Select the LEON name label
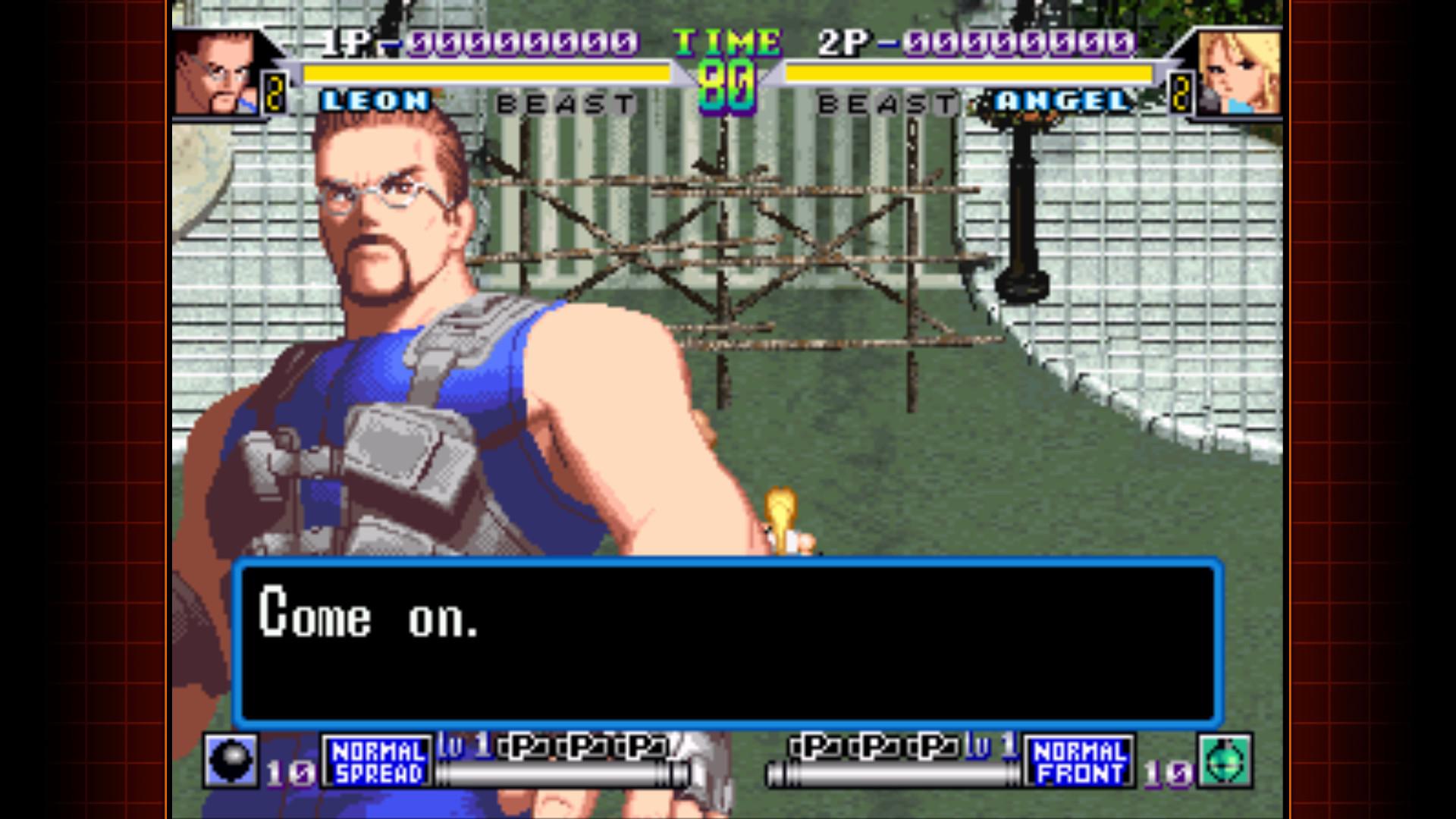This screenshot has width=1456, height=819. (x=374, y=101)
